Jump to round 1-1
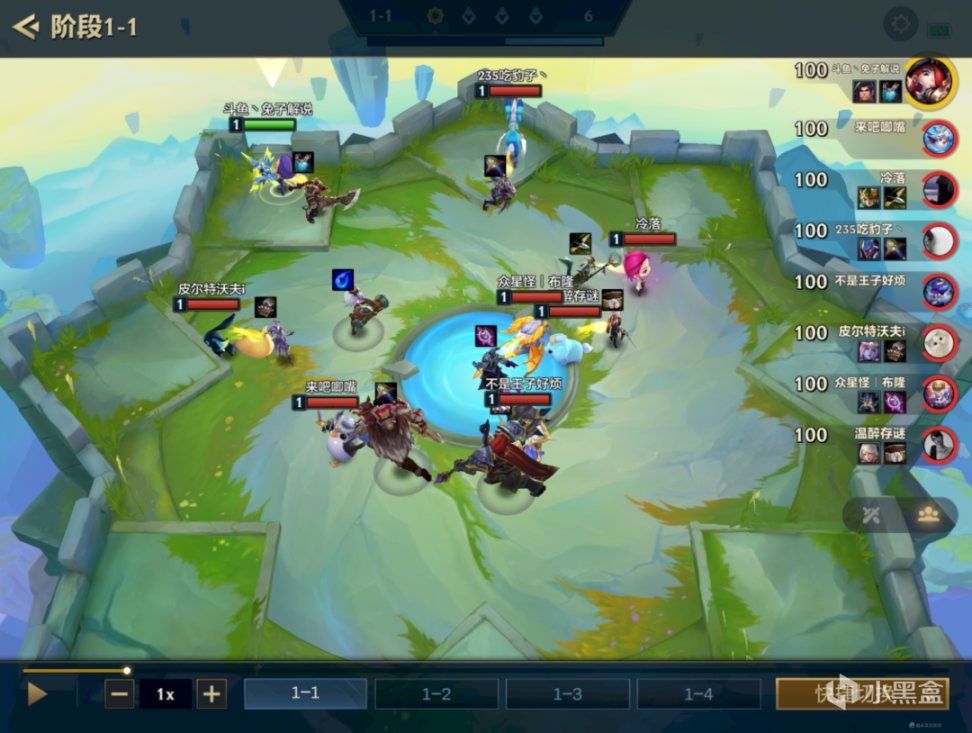The height and width of the screenshot is (733, 972). 305,693
